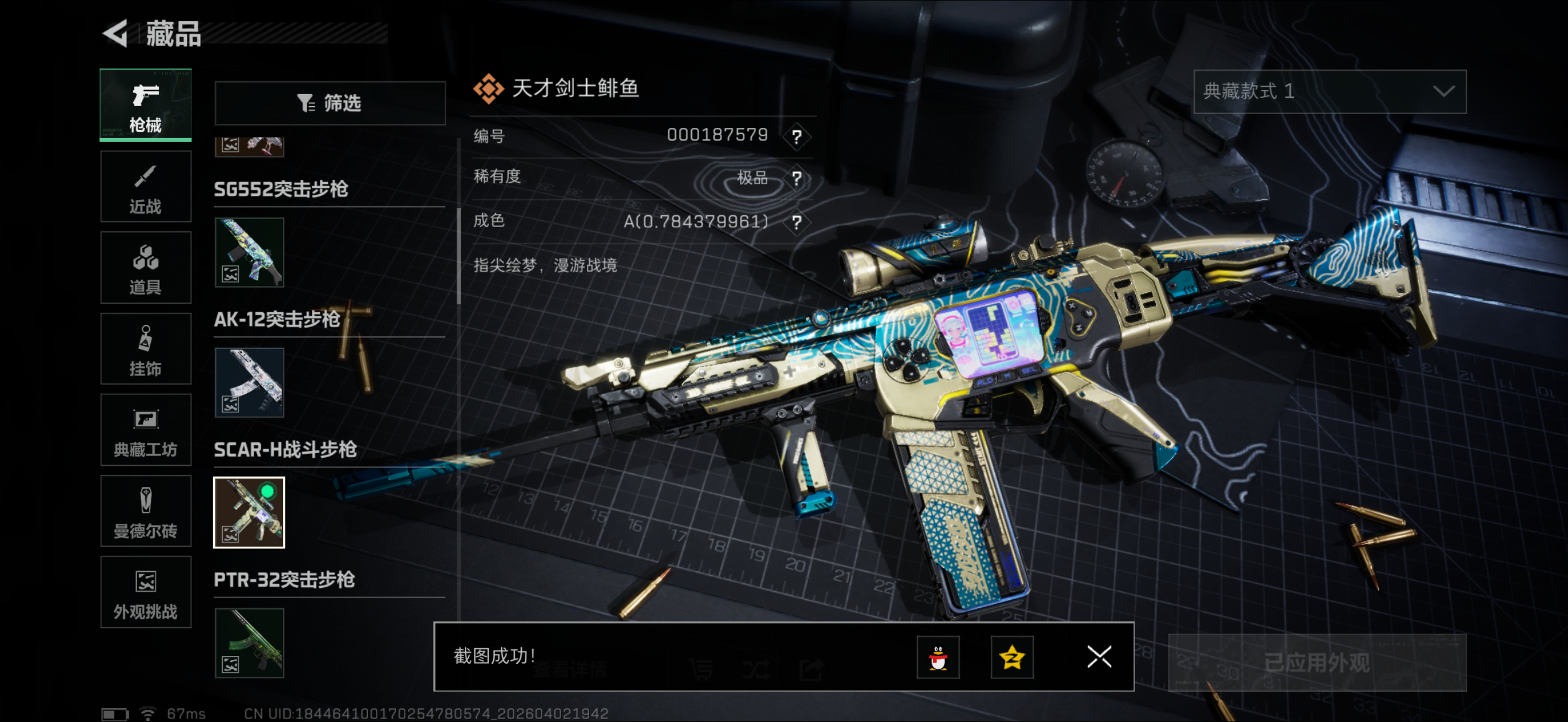Share screenshot to Qzone star icon

(1012, 657)
